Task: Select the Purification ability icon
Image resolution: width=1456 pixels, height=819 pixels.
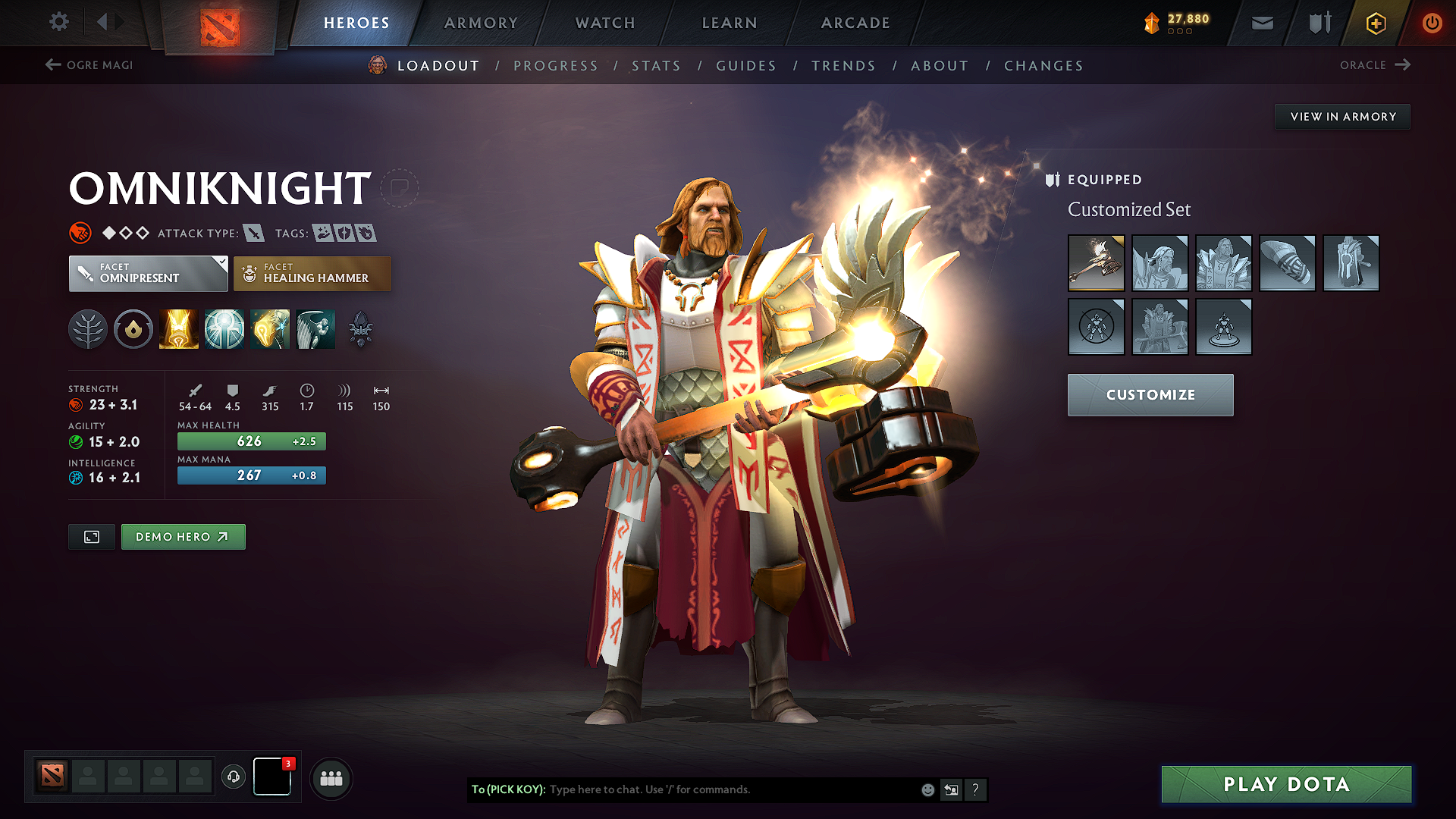Action: tap(178, 328)
